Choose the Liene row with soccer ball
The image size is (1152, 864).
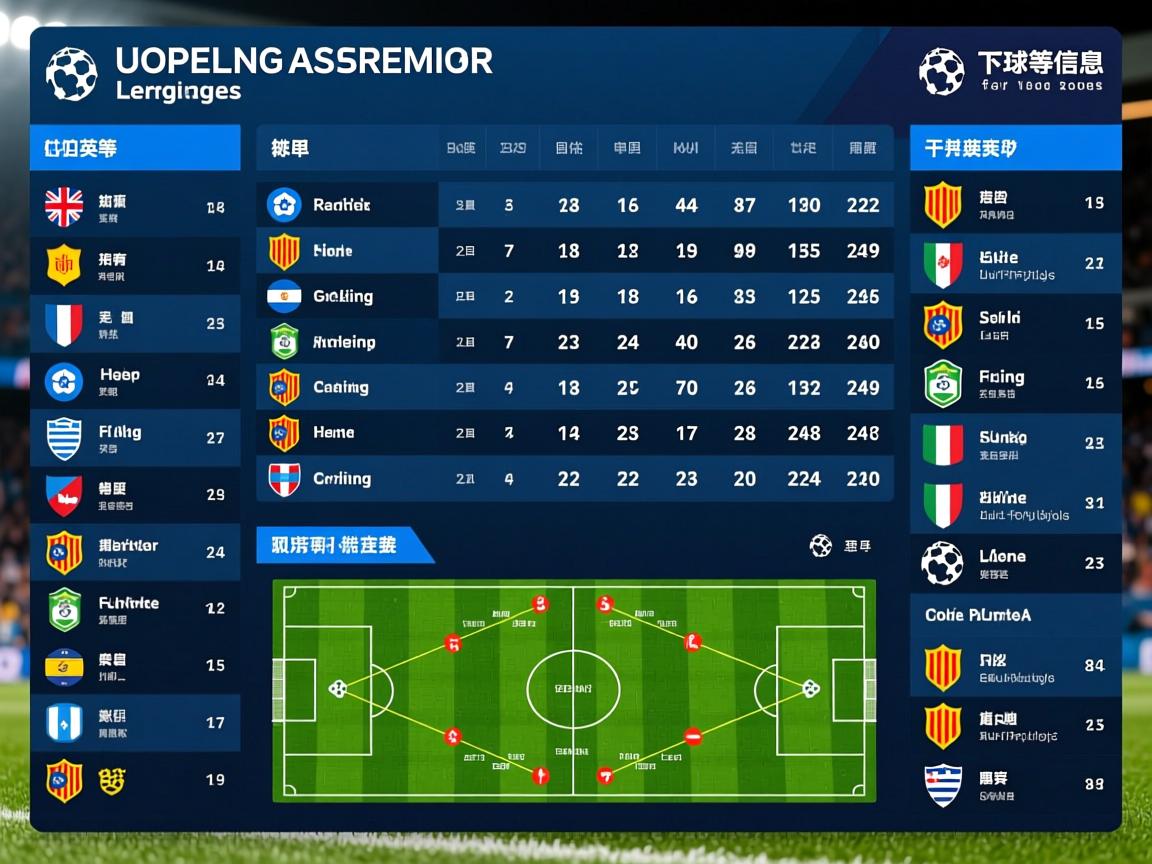[1015, 563]
